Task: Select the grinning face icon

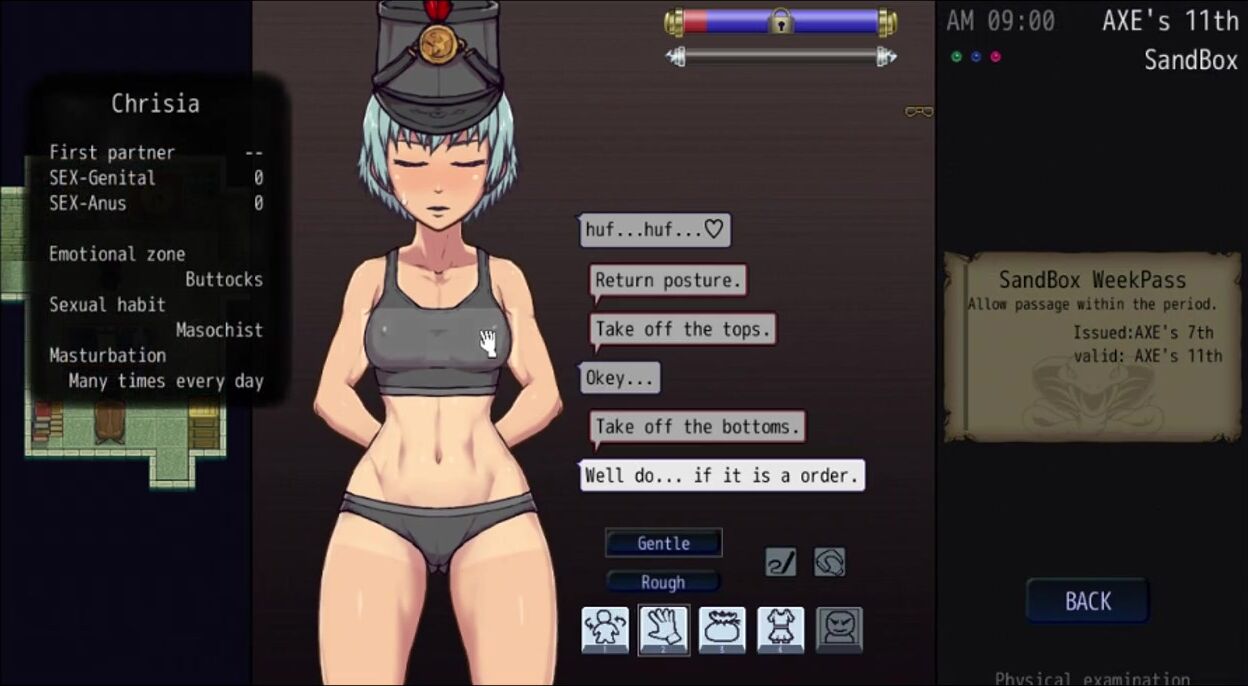Action: coord(839,630)
